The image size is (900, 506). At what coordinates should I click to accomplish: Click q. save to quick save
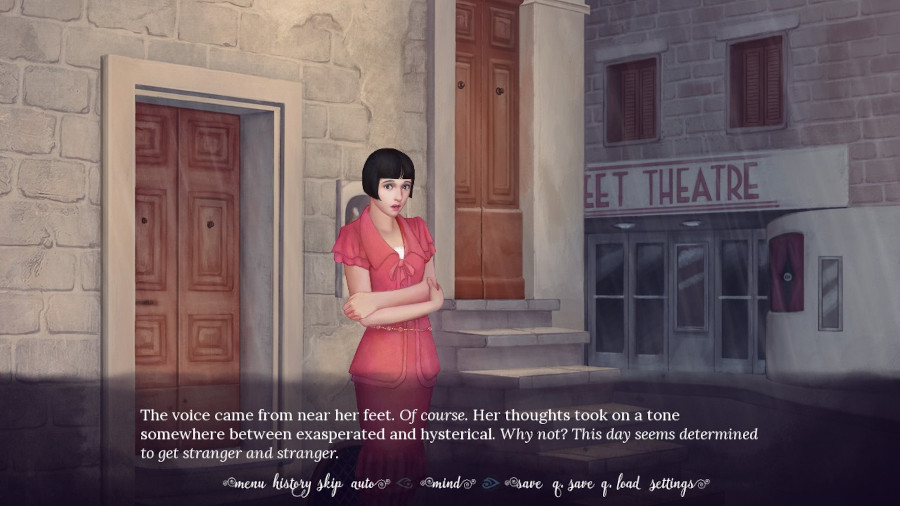pos(571,485)
